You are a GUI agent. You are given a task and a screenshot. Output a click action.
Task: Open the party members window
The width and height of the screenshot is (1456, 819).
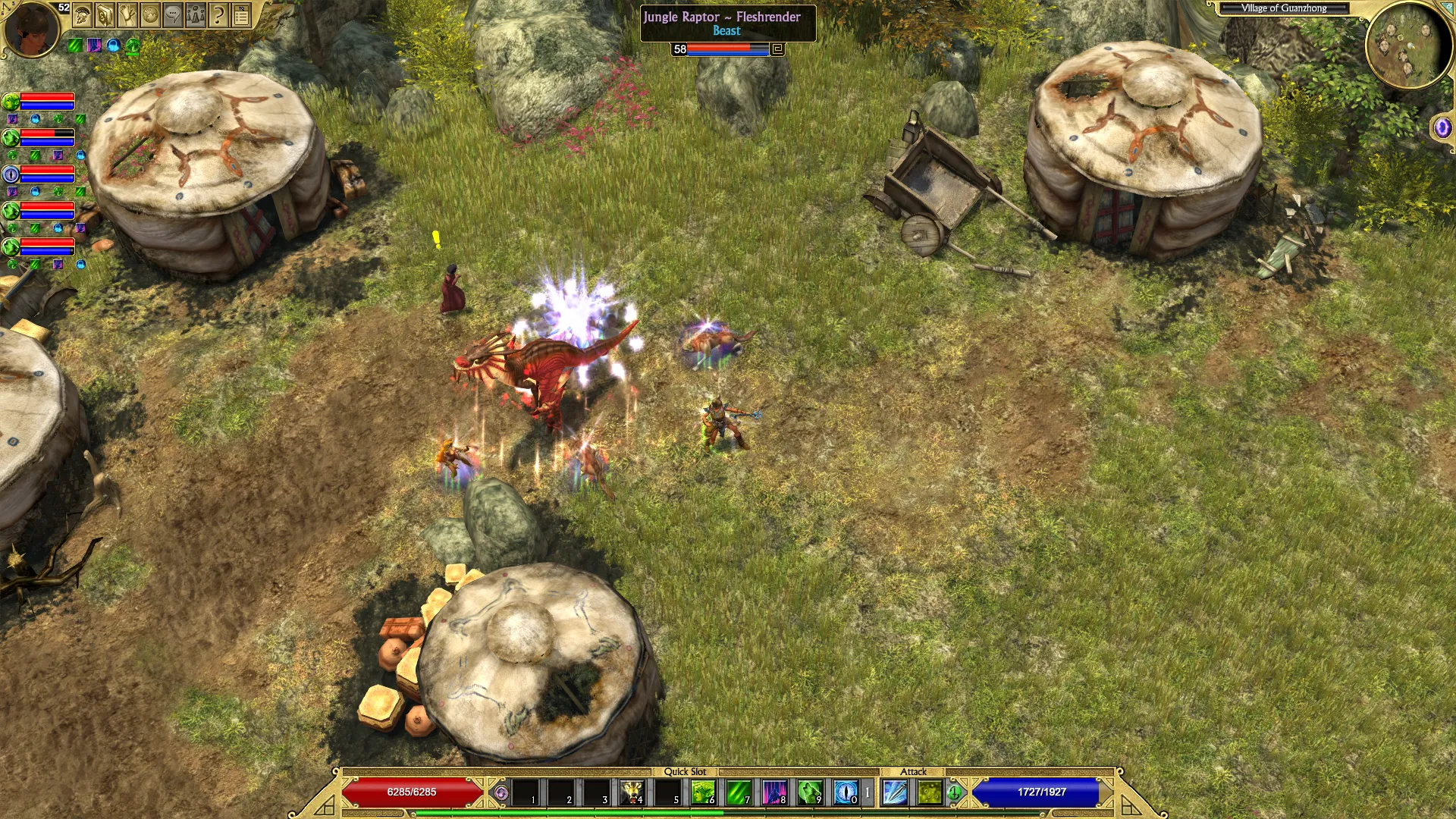point(196,14)
